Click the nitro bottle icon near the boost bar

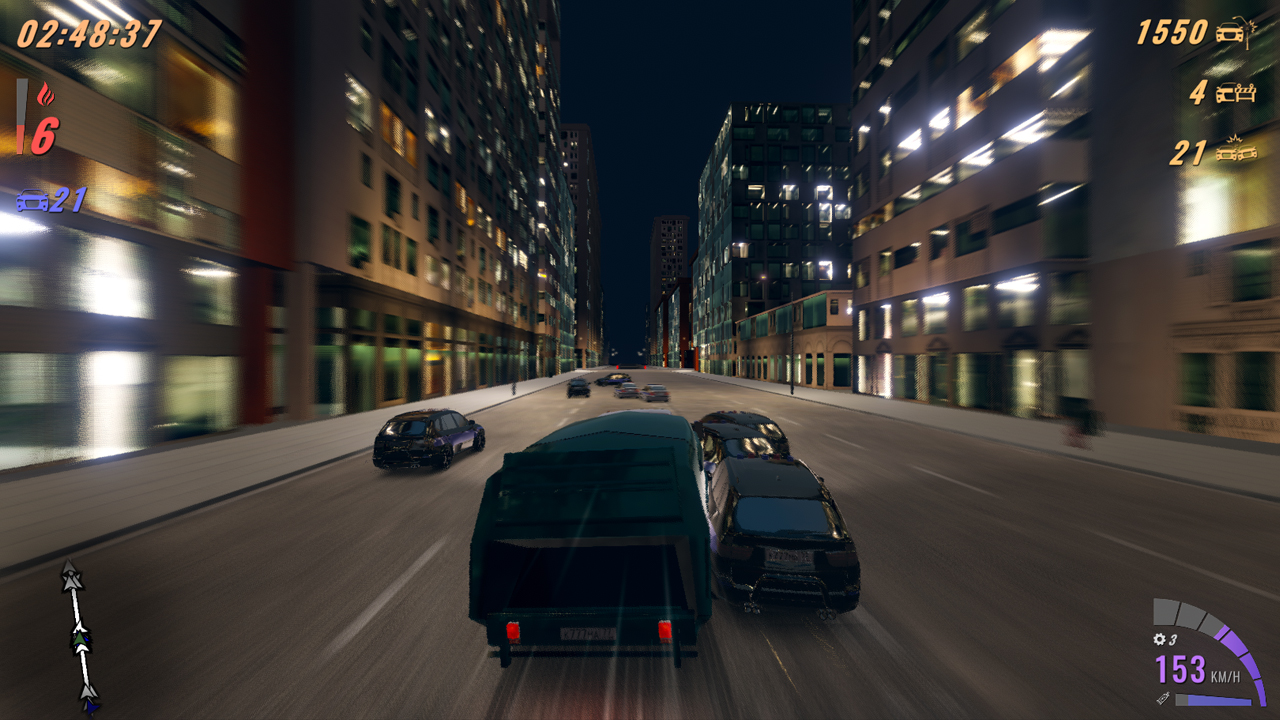(x=1163, y=698)
